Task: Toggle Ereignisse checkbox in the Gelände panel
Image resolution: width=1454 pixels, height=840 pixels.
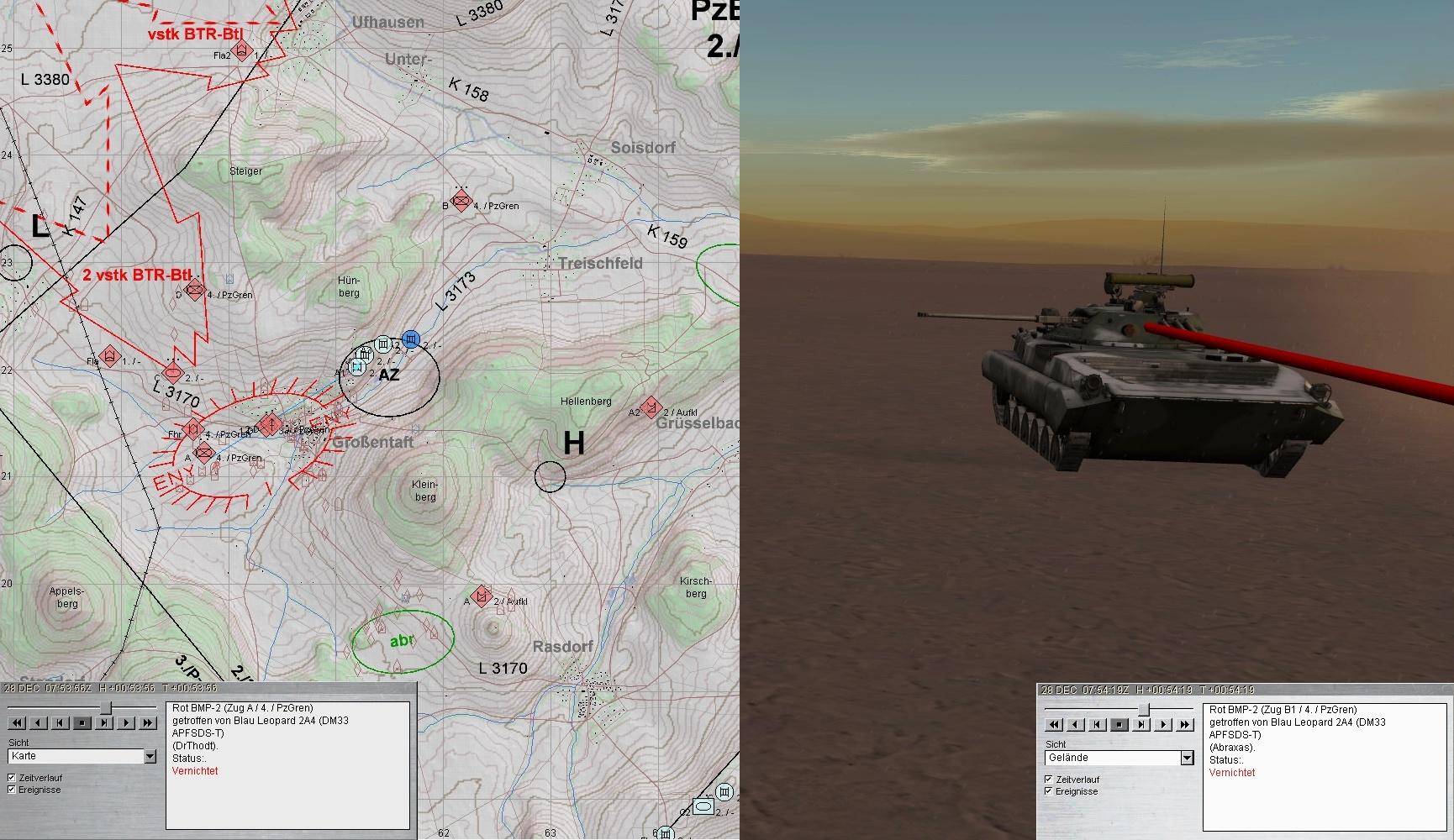Action: pyautogui.click(x=1049, y=791)
